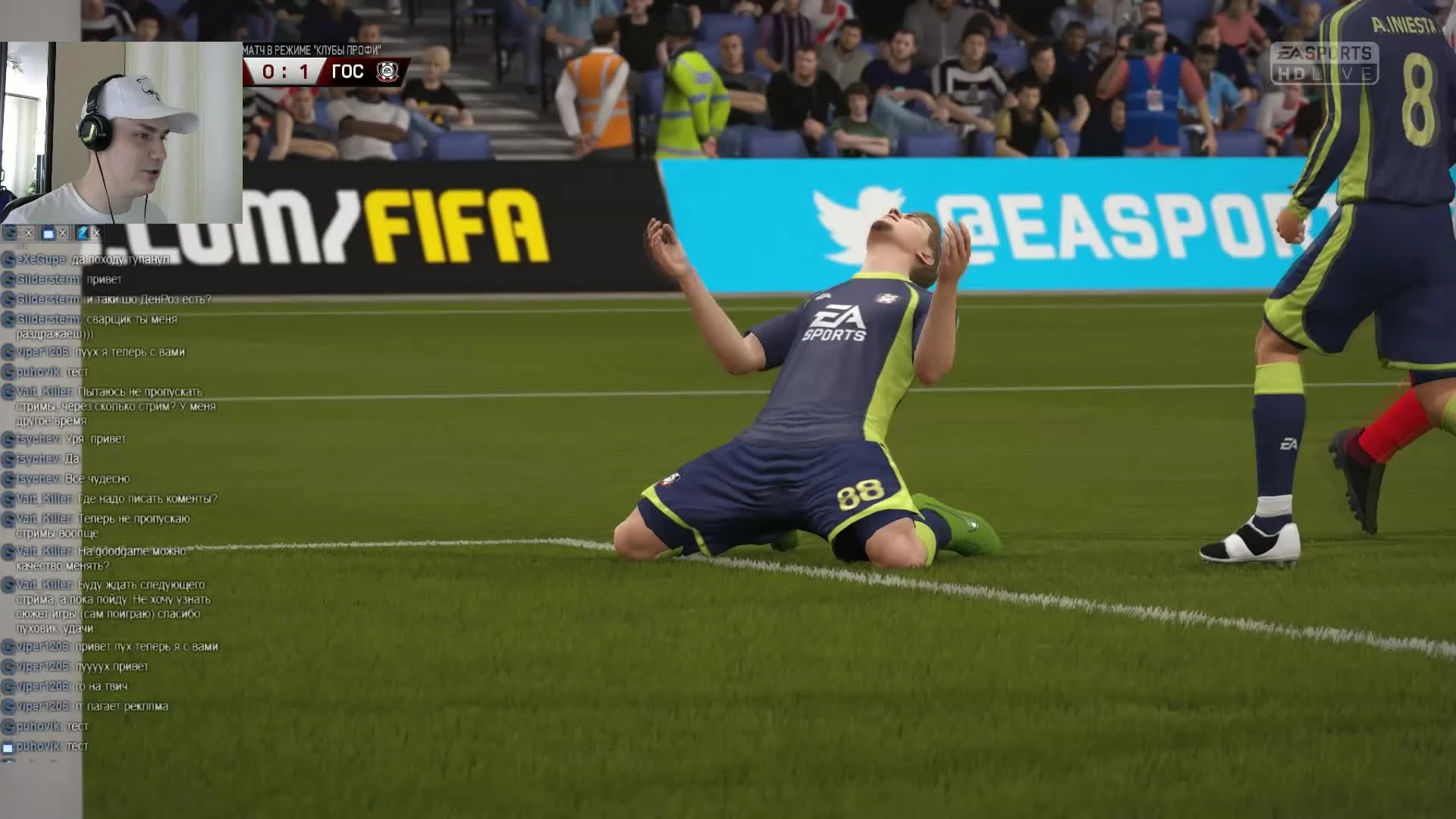This screenshot has height=819, width=1456.
Task: Click Vait_Killer's avatar icon in chat
Action: [x=9, y=390]
